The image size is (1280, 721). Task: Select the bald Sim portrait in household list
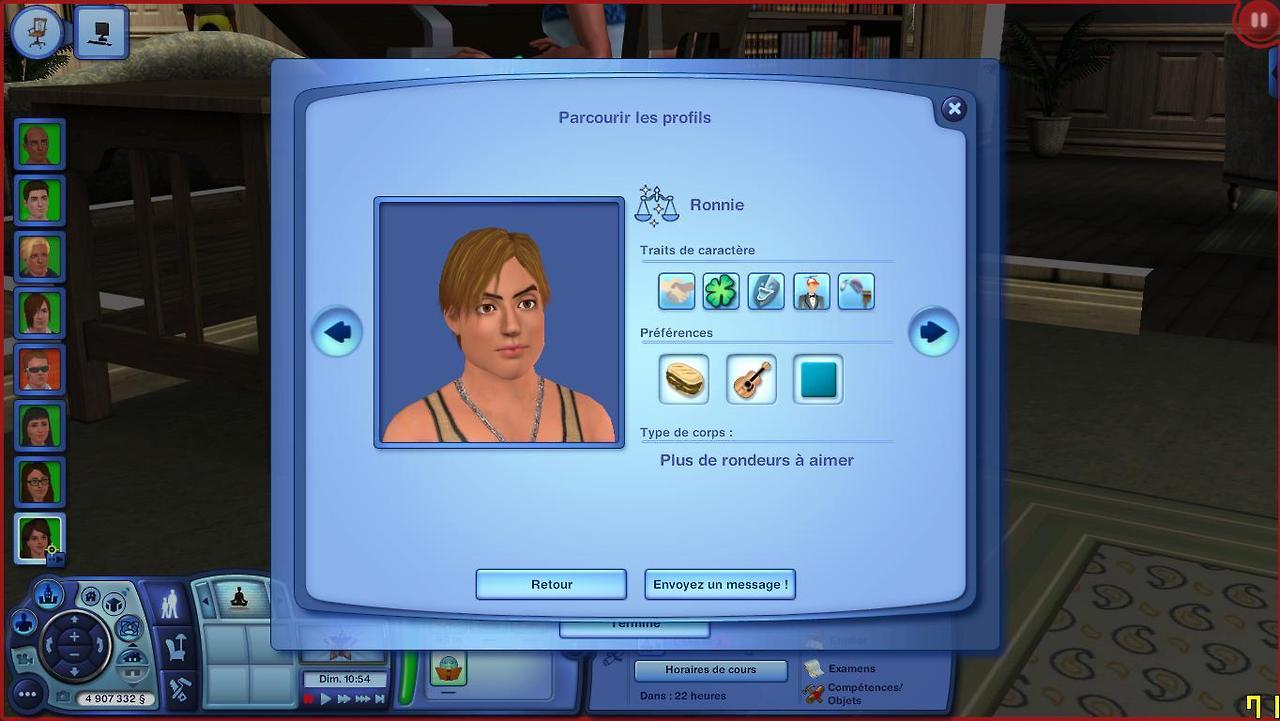point(40,145)
